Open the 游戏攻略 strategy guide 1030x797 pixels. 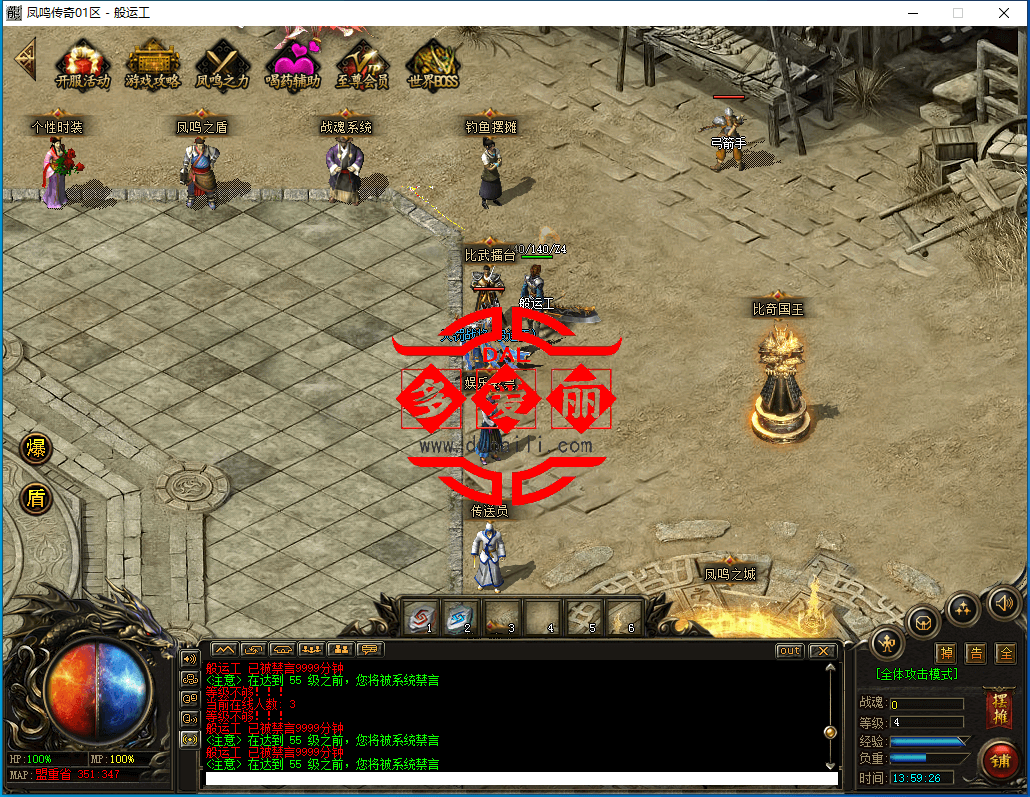pos(153,64)
